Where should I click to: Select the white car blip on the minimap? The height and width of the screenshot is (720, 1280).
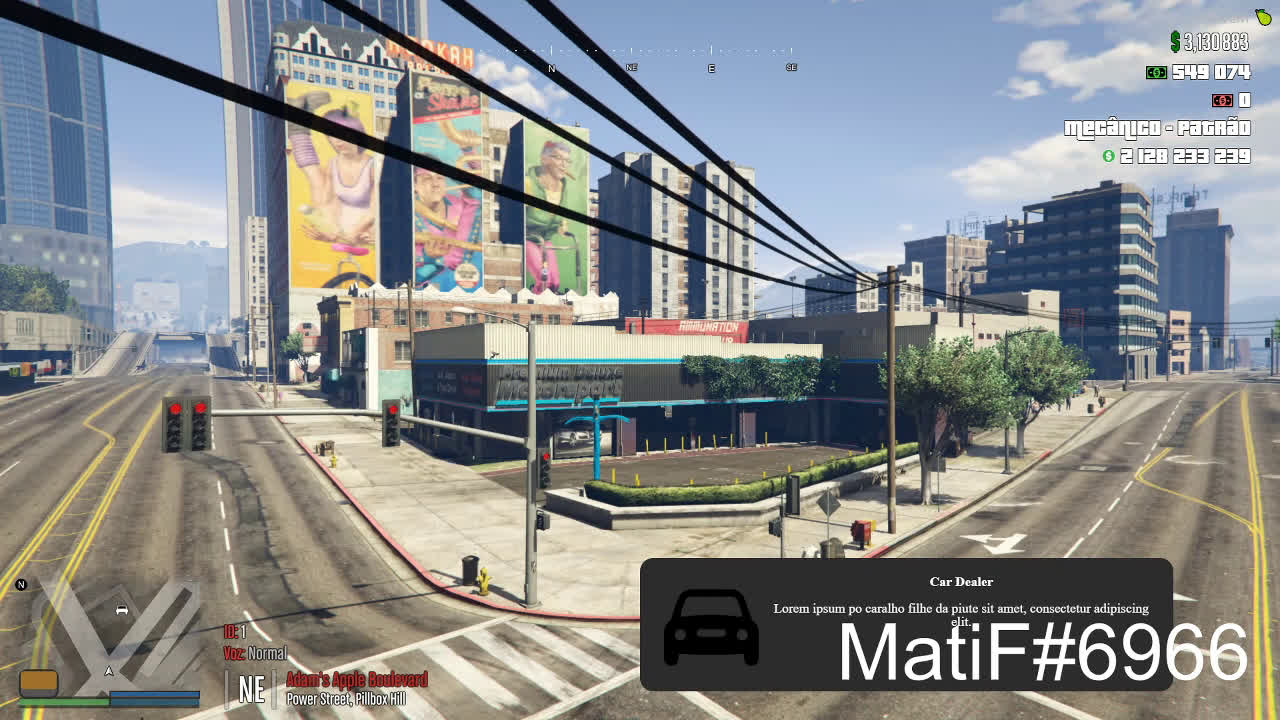coord(122,610)
